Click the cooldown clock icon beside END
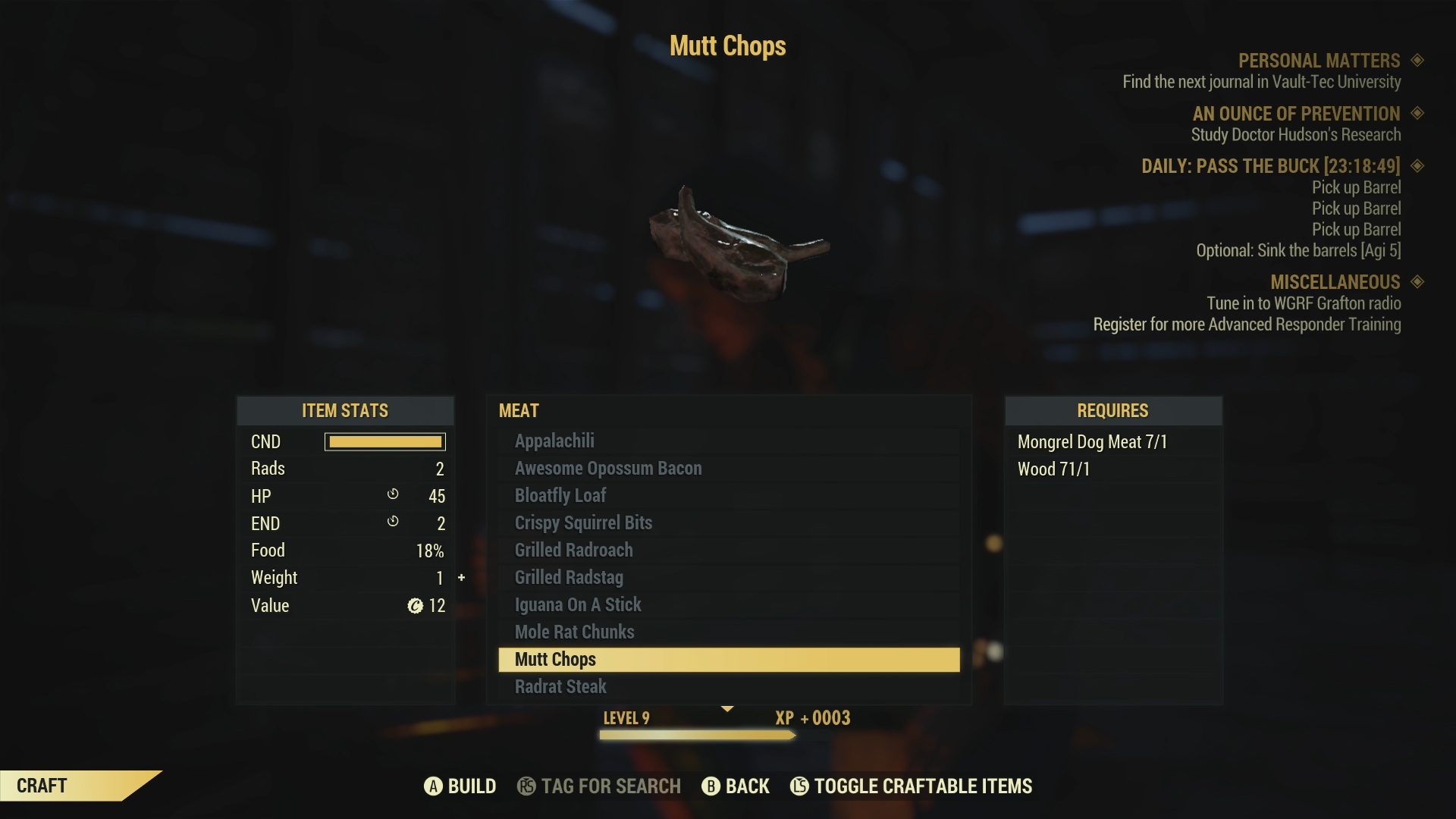Image resolution: width=1456 pixels, height=819 pixels. click(x=393, y=522)
